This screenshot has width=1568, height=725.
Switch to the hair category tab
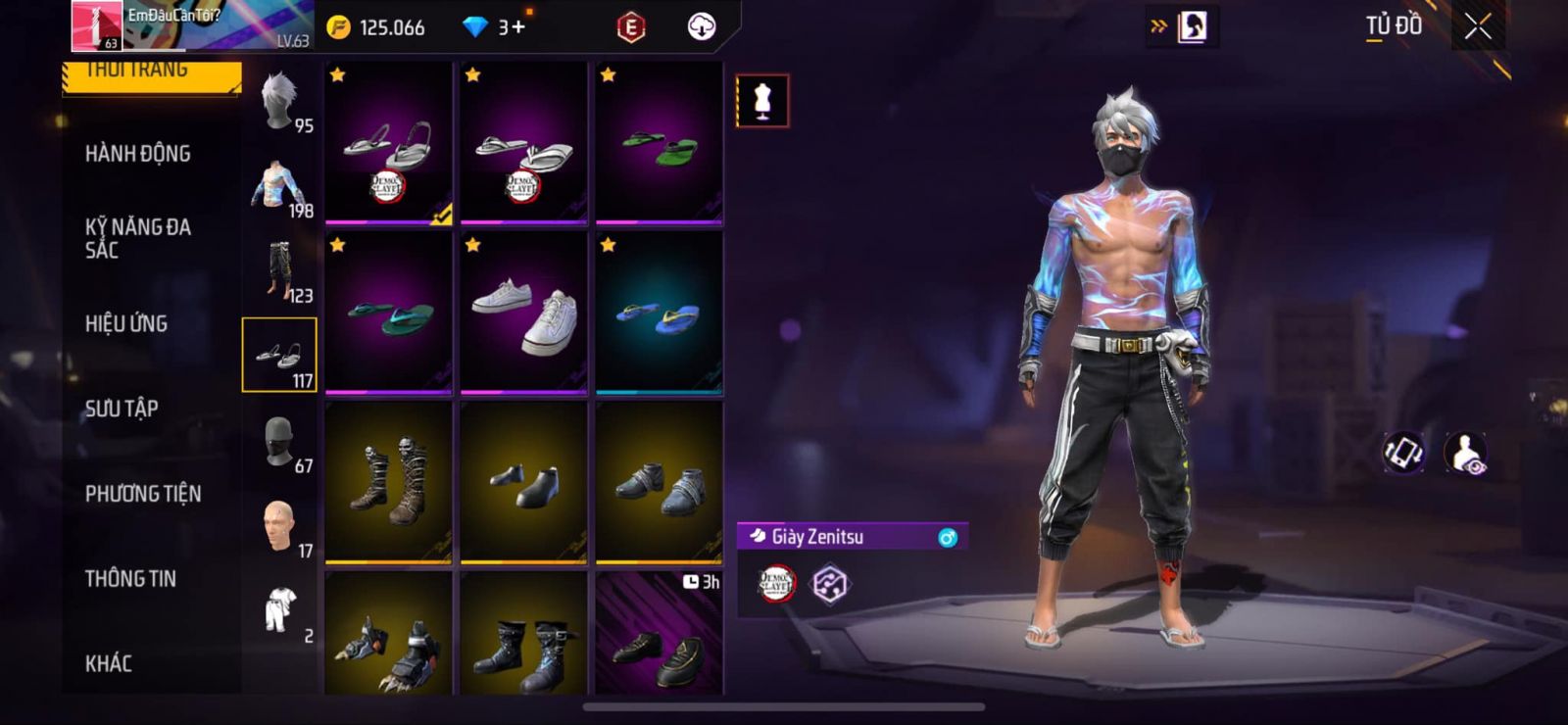click(x=281, y=102)
